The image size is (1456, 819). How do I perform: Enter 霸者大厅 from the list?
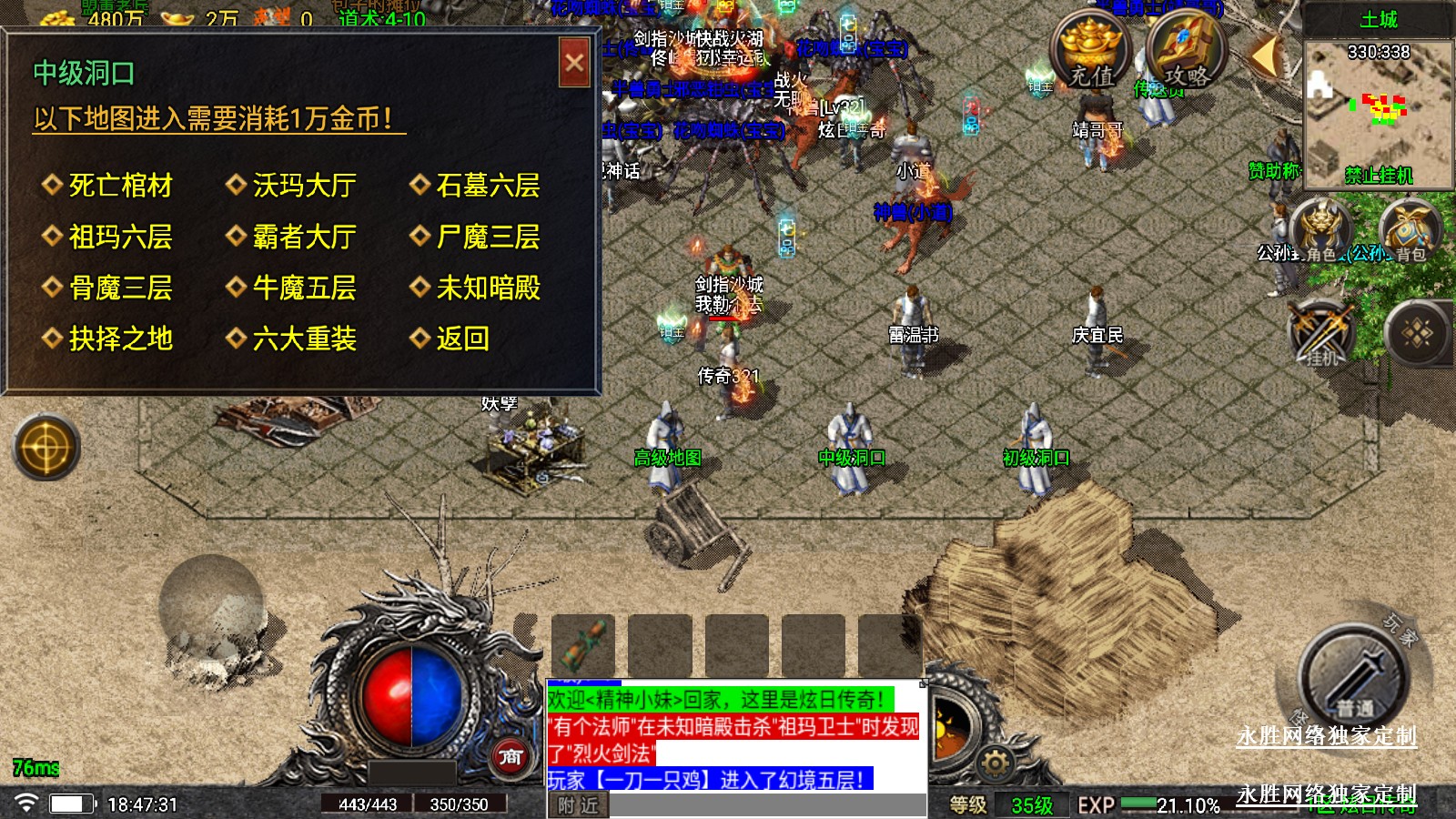304,238
